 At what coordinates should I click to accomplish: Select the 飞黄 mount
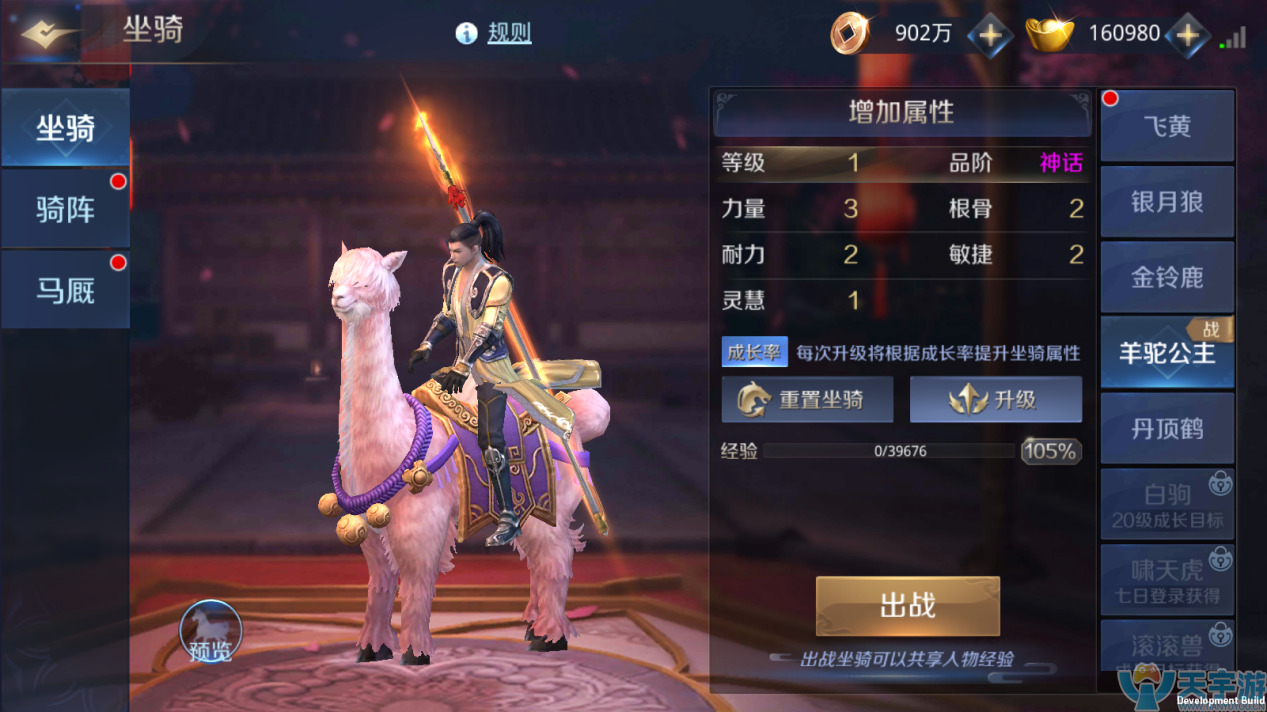(x=1167, y=127)
